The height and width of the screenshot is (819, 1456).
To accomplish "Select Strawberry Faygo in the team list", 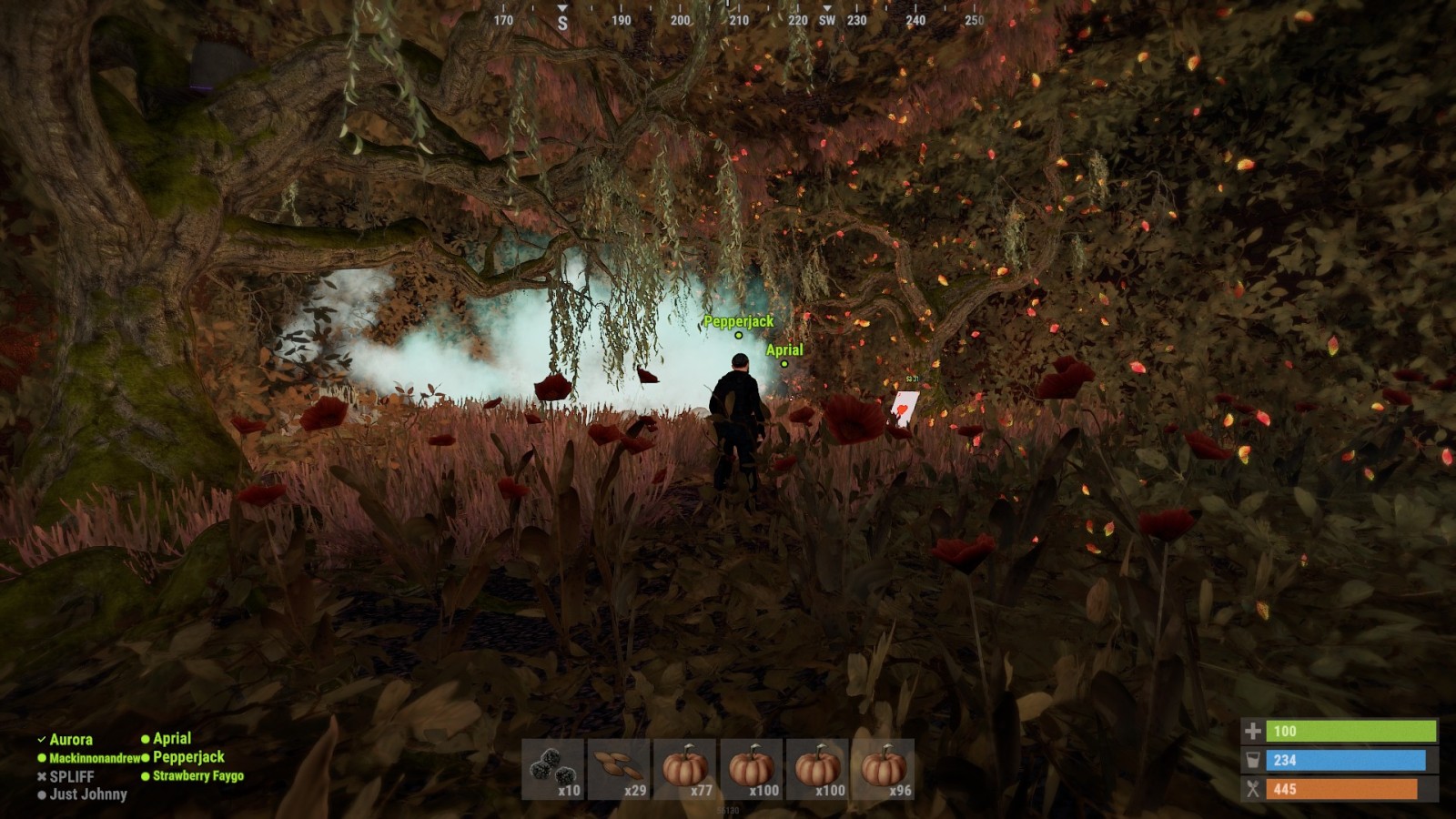I will [197, 776].
